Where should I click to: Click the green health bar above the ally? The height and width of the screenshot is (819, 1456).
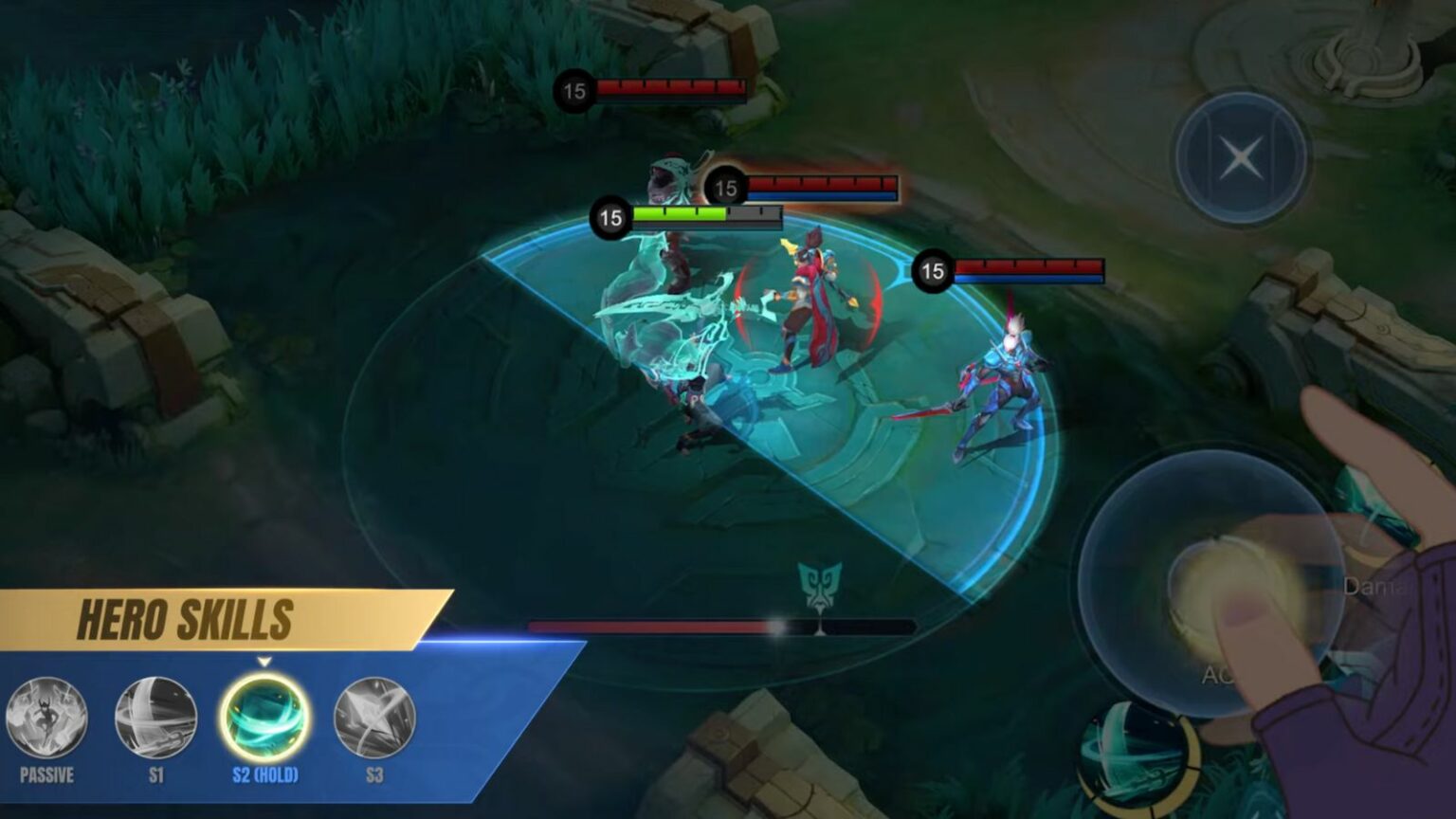[678, 214]
